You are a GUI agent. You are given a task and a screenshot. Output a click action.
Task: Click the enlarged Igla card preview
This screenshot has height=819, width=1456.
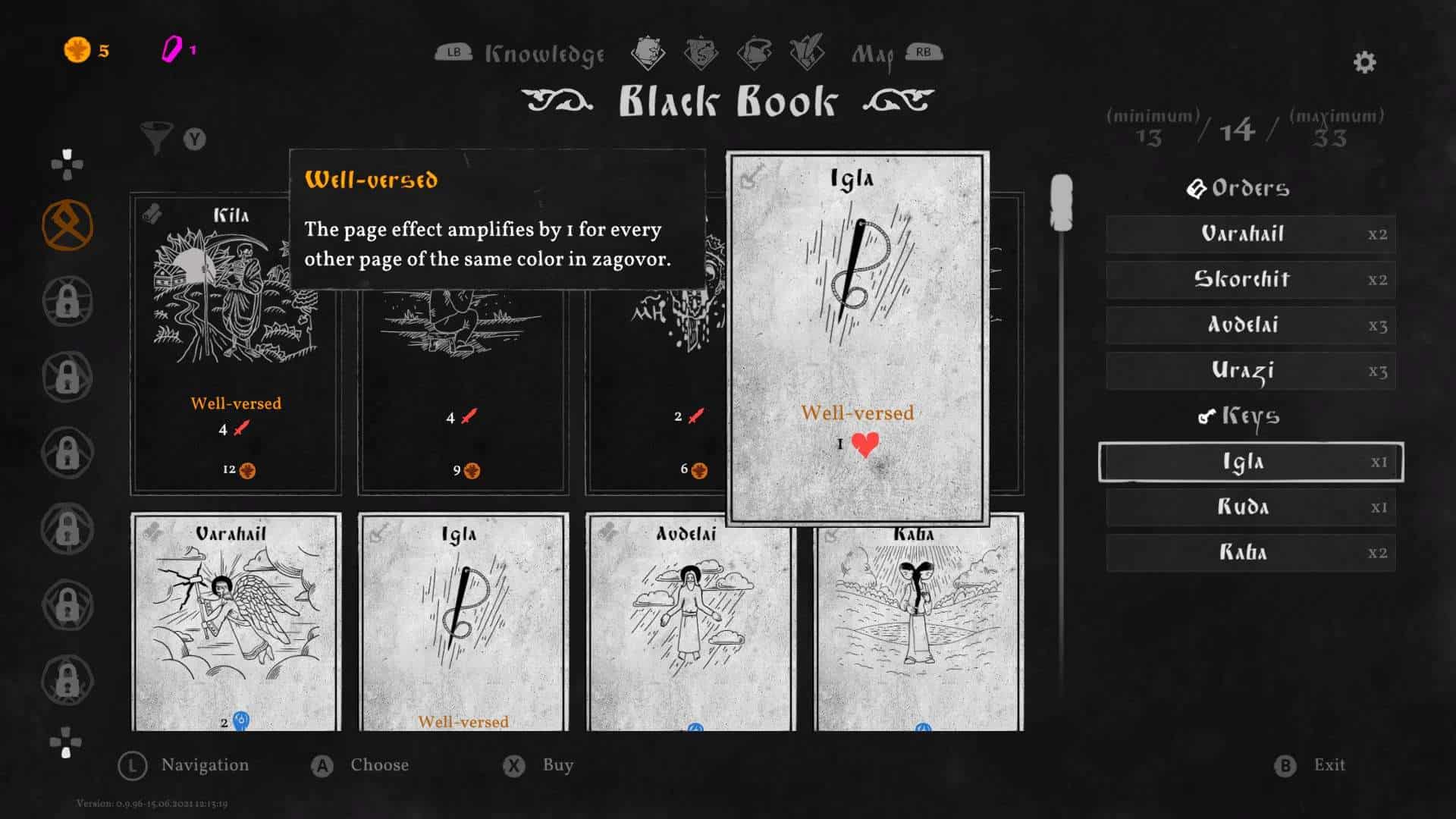[857, 337]
